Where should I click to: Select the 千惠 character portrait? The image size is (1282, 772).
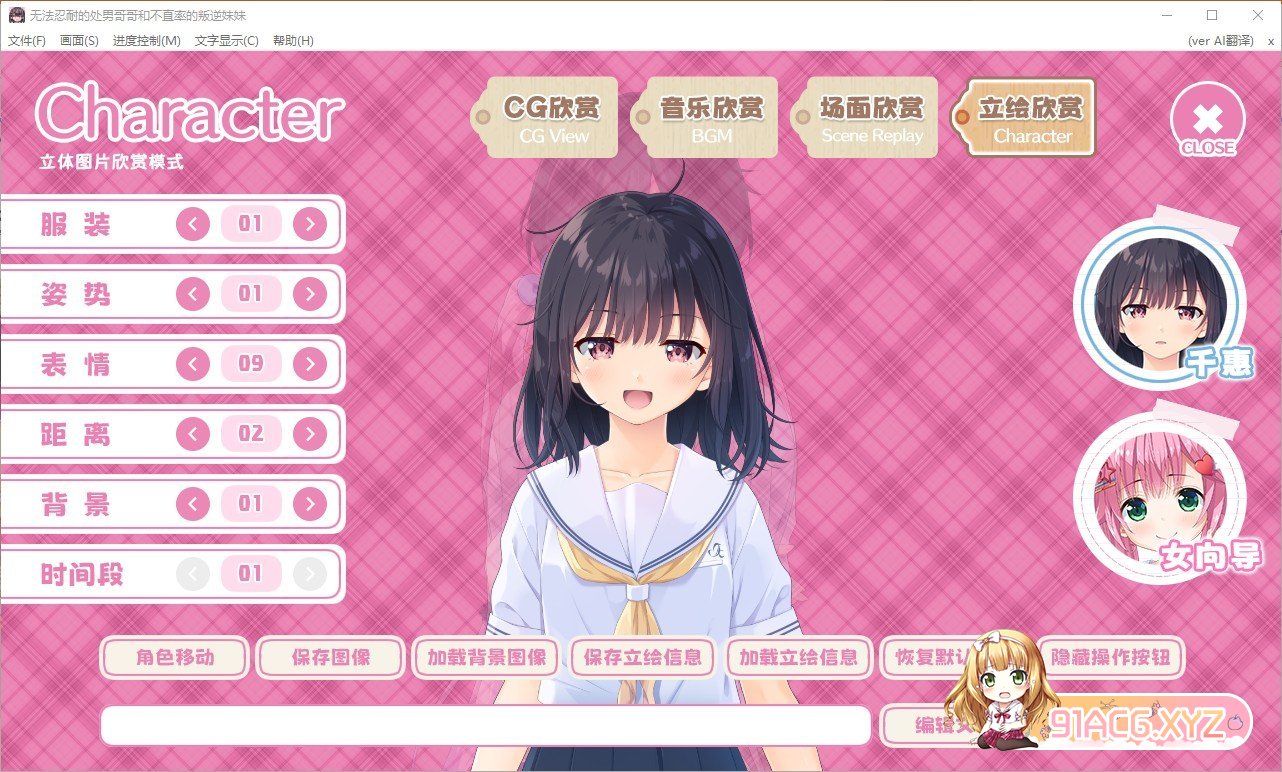[x=1160, y=301]
